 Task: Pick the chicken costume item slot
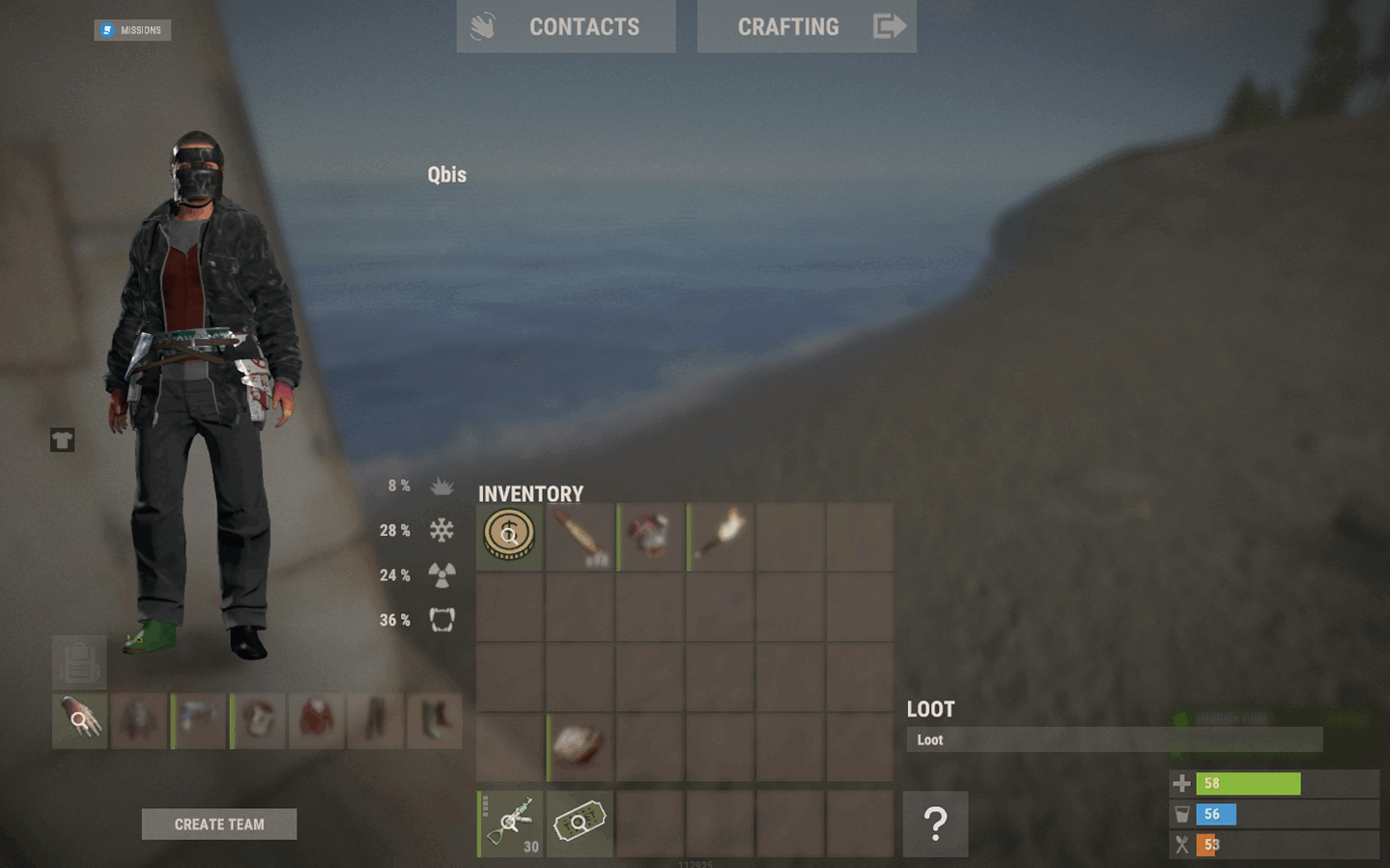click(x=650, y=536)
